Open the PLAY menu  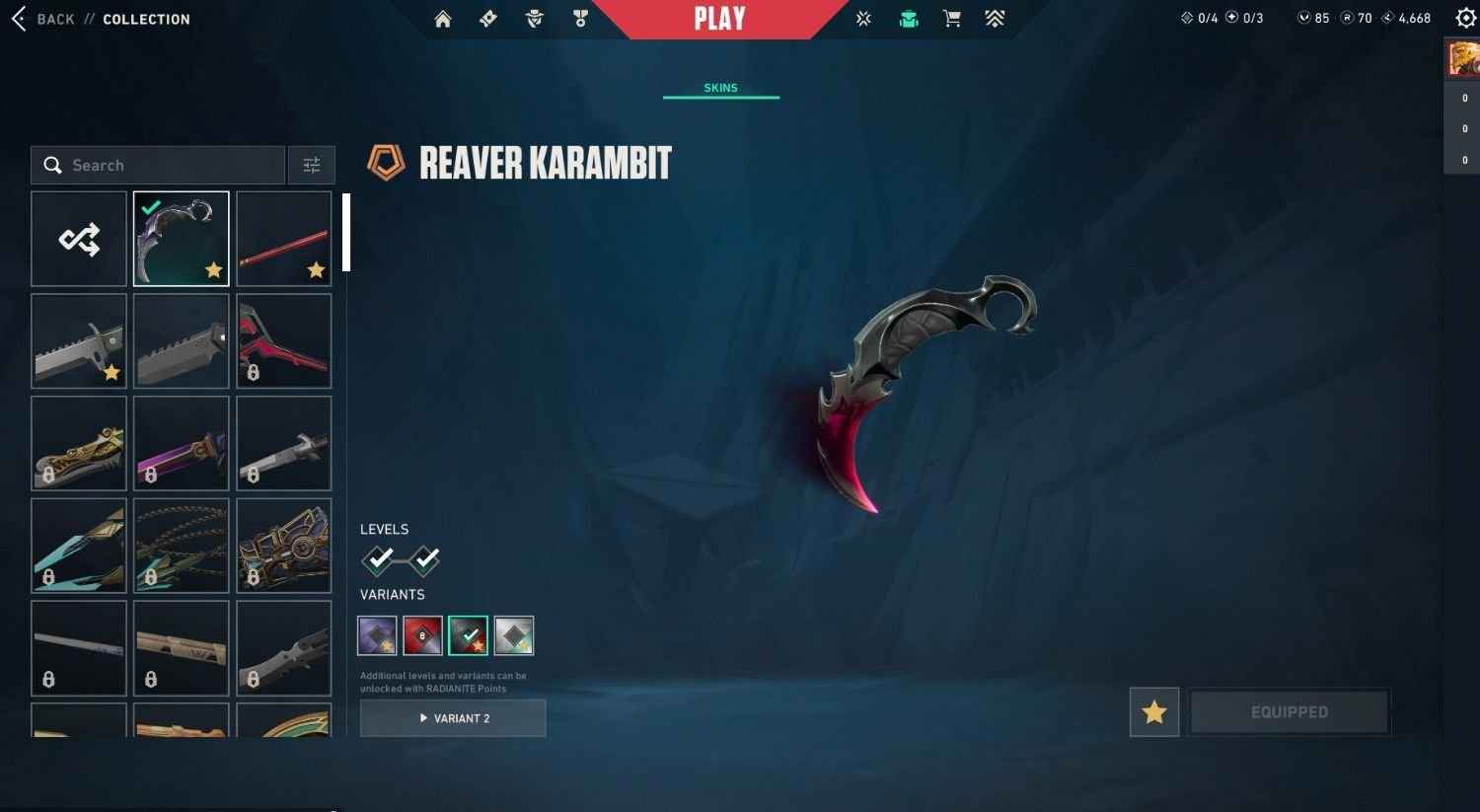(x=721, y=18)
